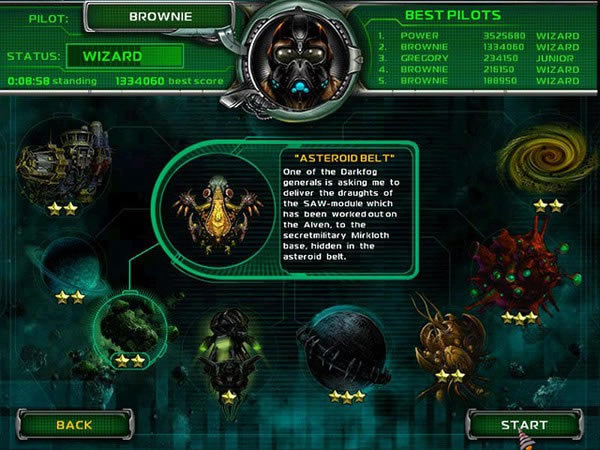Go back to the previous screen
600x450 pixels.
[74, 424]
